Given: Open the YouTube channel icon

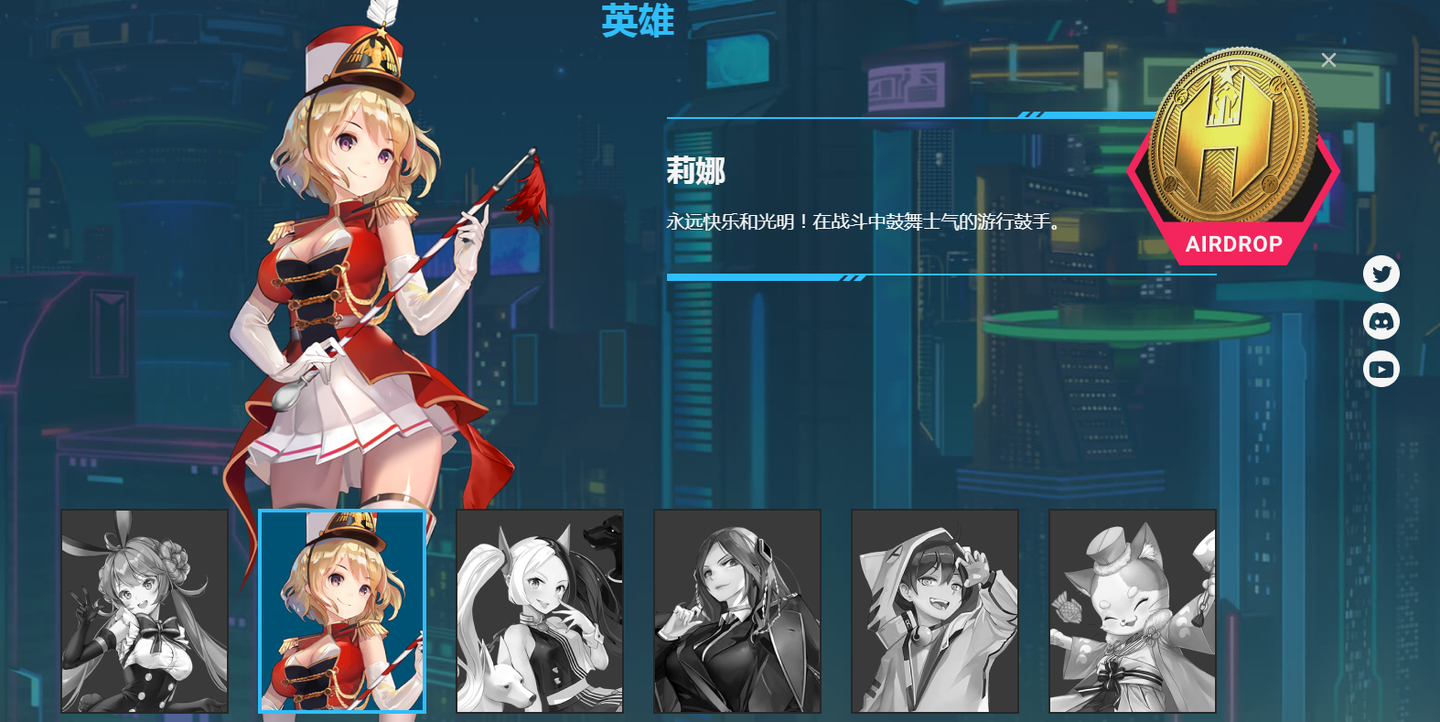Looking at the screenshot, I should pos(1381,369).
